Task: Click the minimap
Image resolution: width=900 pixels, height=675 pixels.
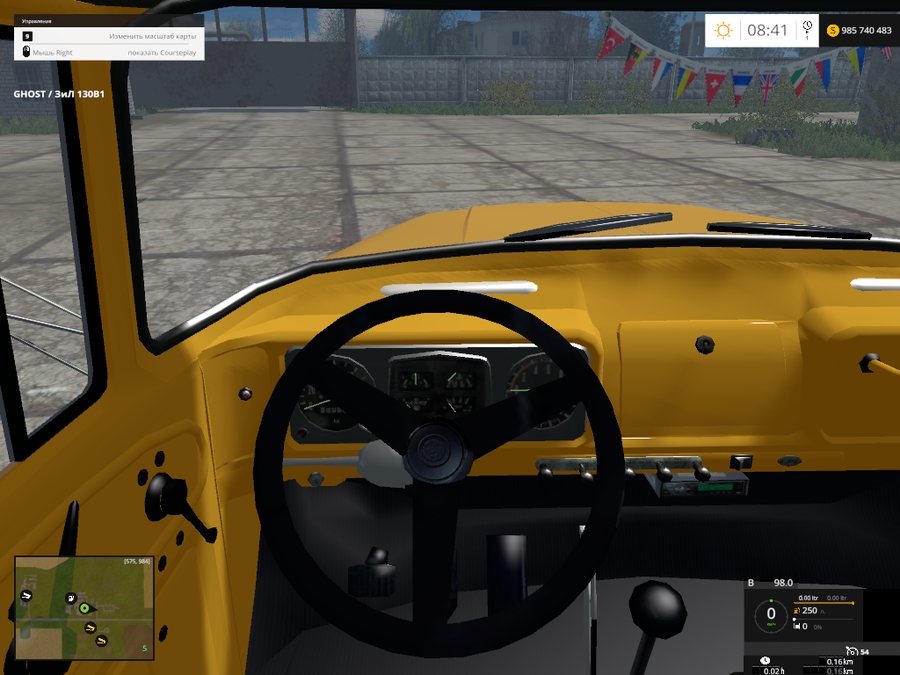Action: pos(84,608)
